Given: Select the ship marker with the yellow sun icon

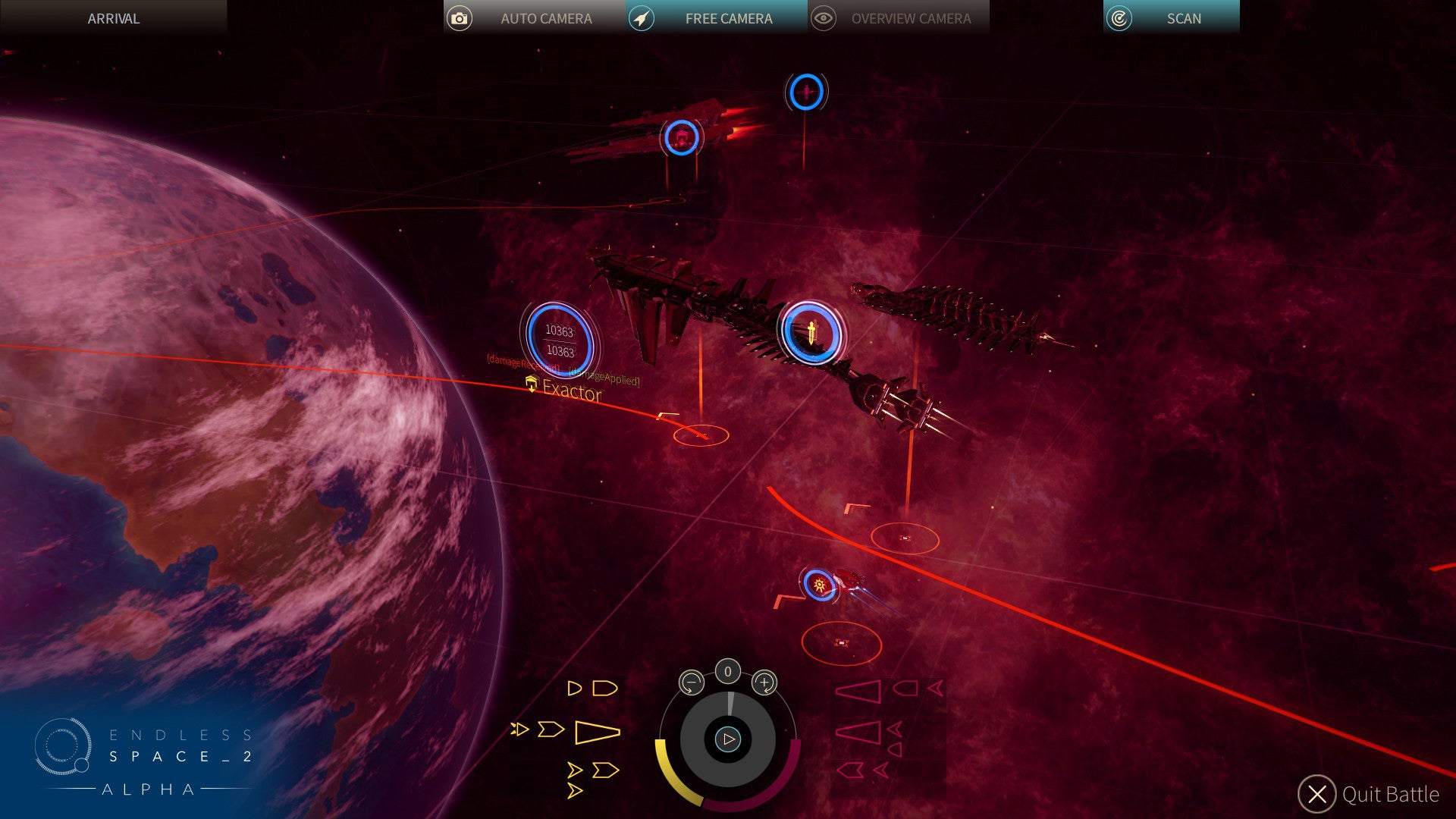Looking at the screenshot, I should pyautogui.click(x=819, y=585).
